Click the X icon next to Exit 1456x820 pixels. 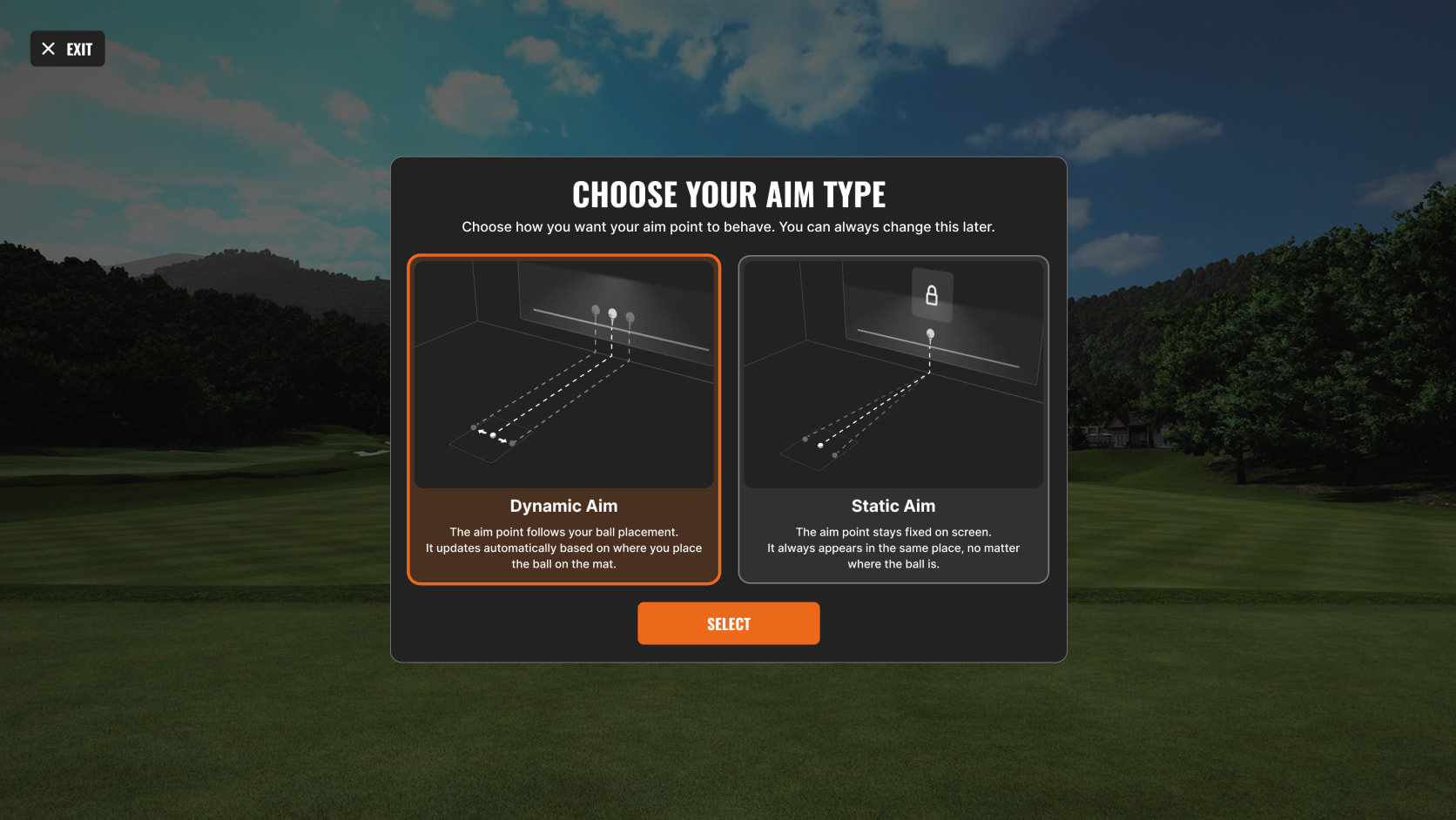tap(48, 49)
